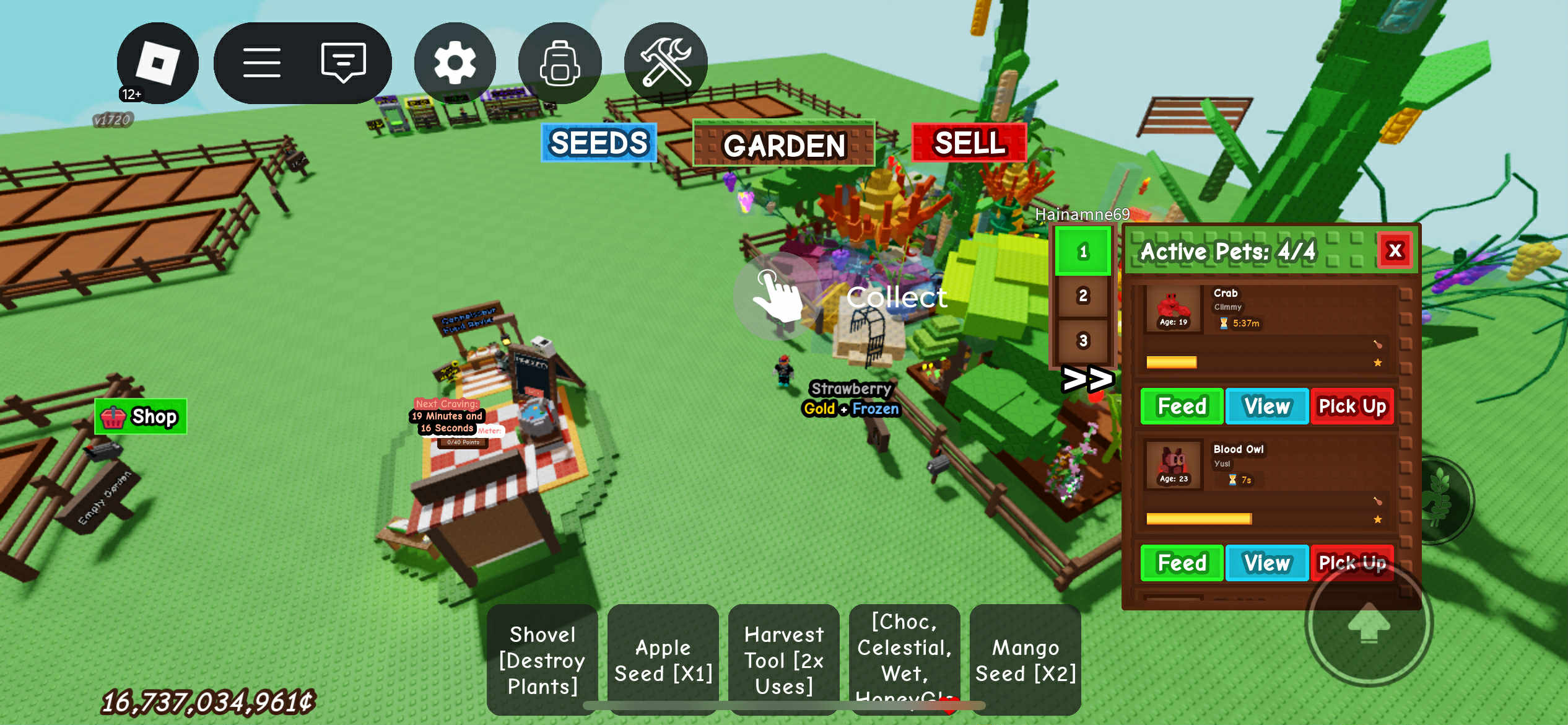The image size is (1568, 725).
Task: Feed the Blood Owl pet
Action: pyautogui.click(x=1181, y=563)
